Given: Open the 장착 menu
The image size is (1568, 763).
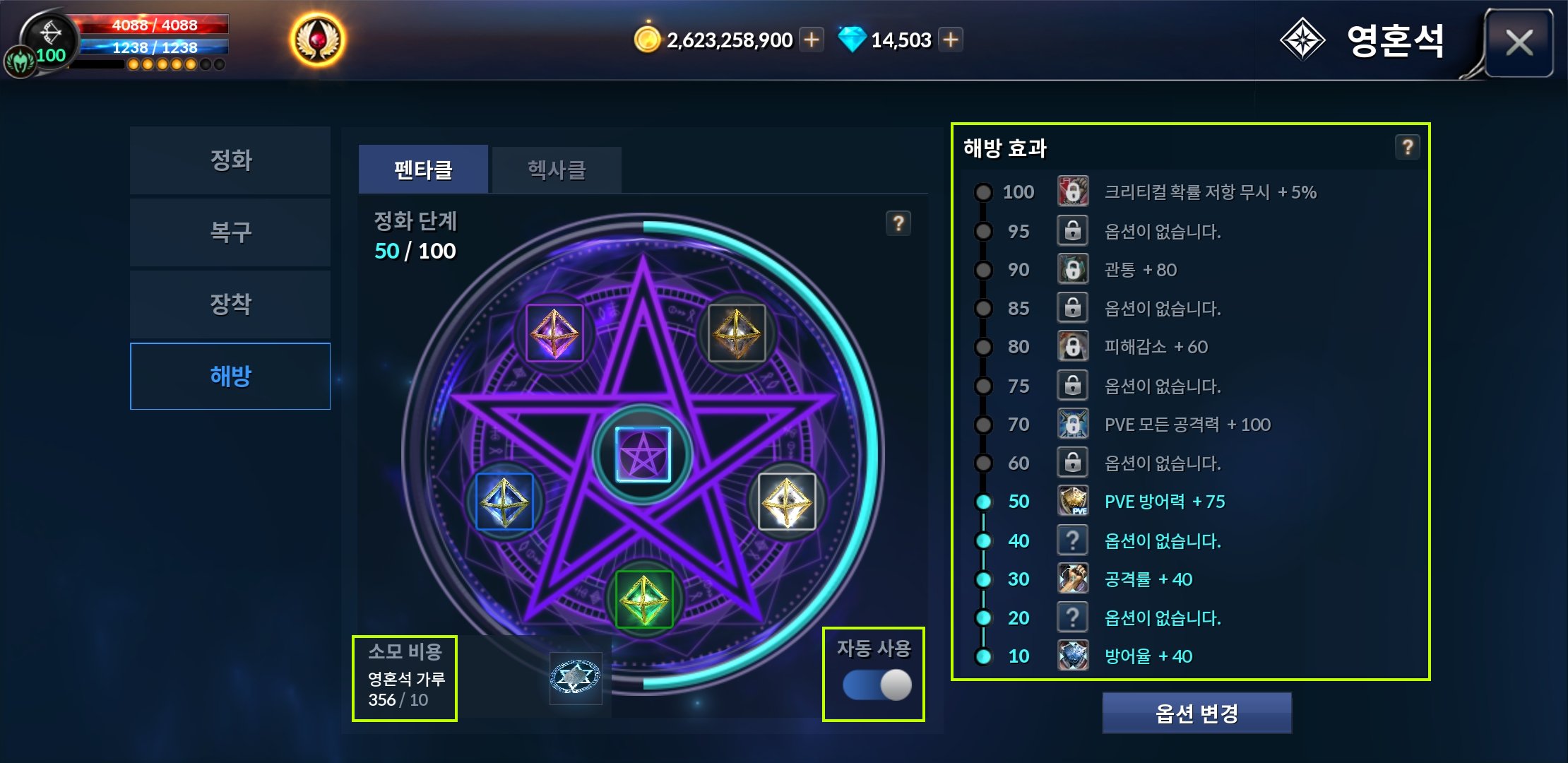Looking at the screenshot, I should (230, 304).
